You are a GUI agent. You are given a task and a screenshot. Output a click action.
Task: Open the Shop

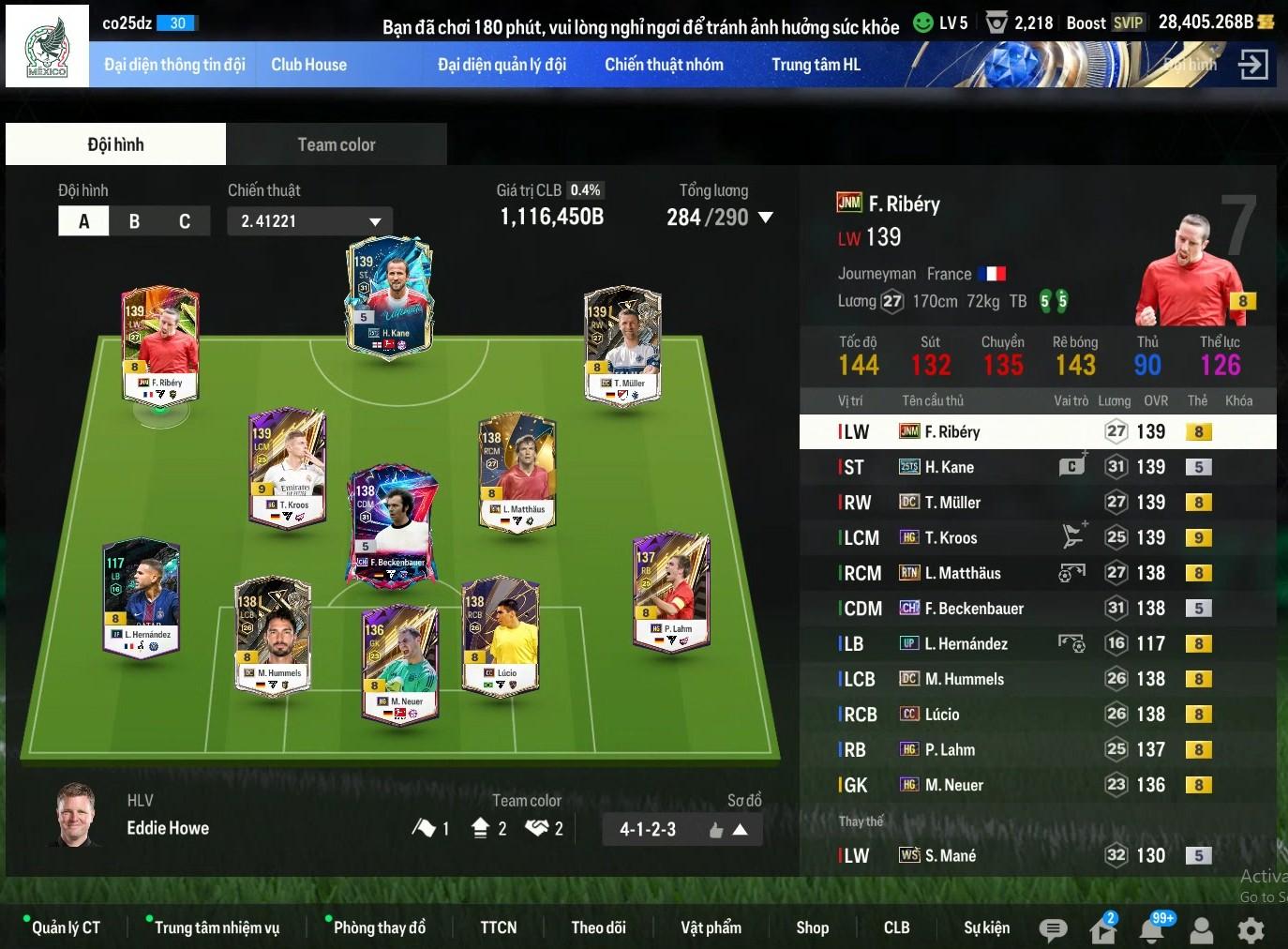(x=812, y=927)
